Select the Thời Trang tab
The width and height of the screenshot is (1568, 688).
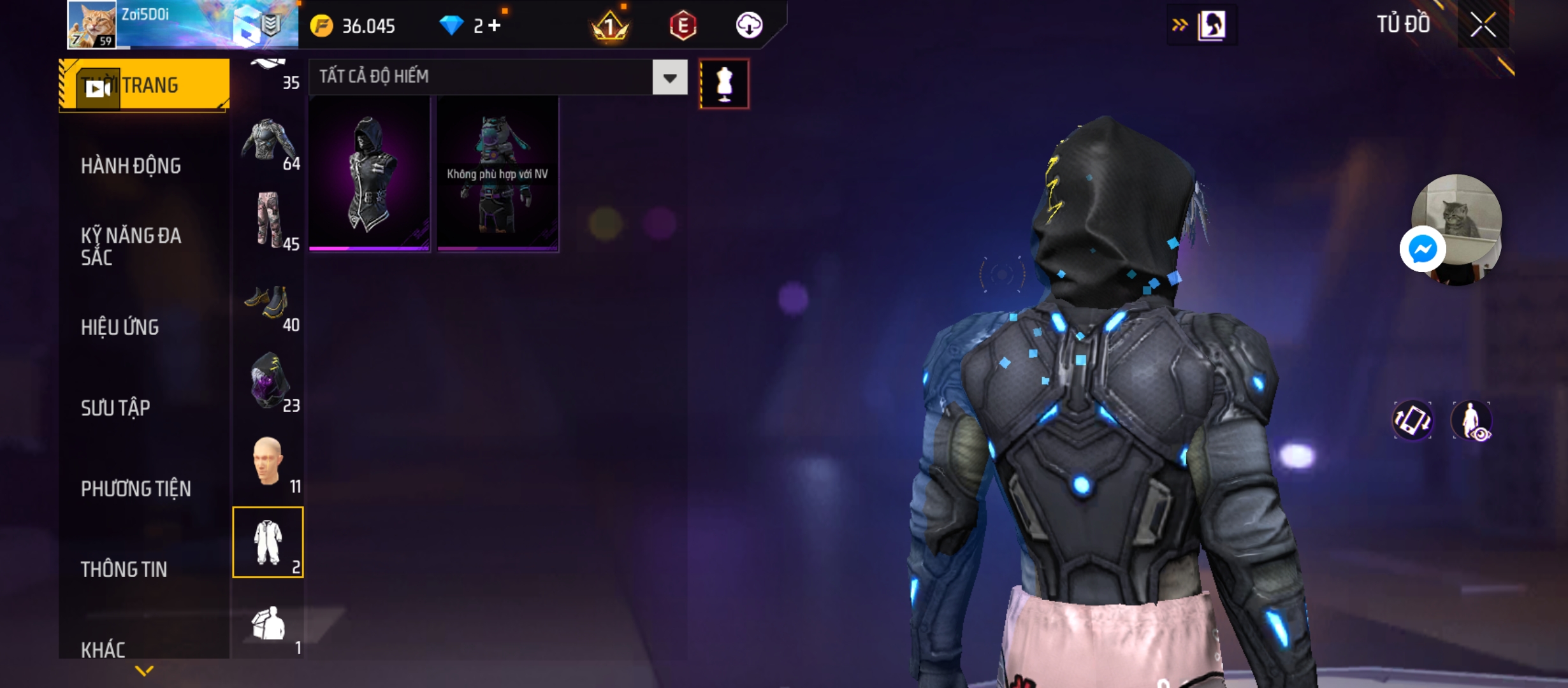point(145,85)
